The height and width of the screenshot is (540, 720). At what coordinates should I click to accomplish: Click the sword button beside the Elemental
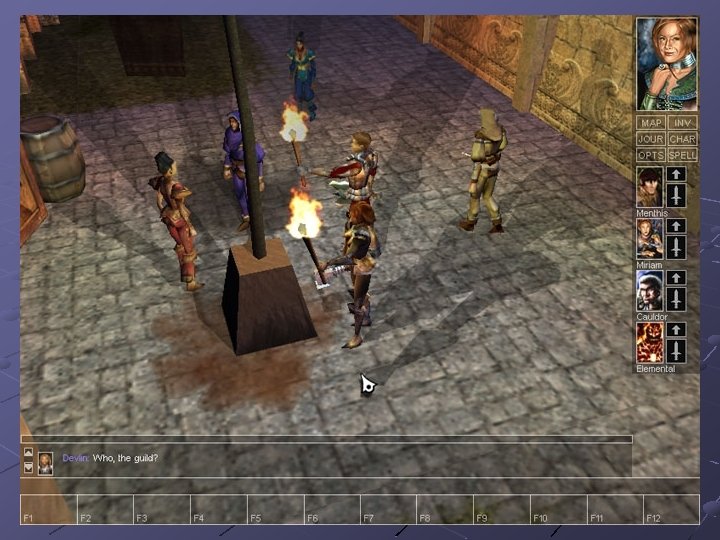pyautogui.click(x=676, y=351)
